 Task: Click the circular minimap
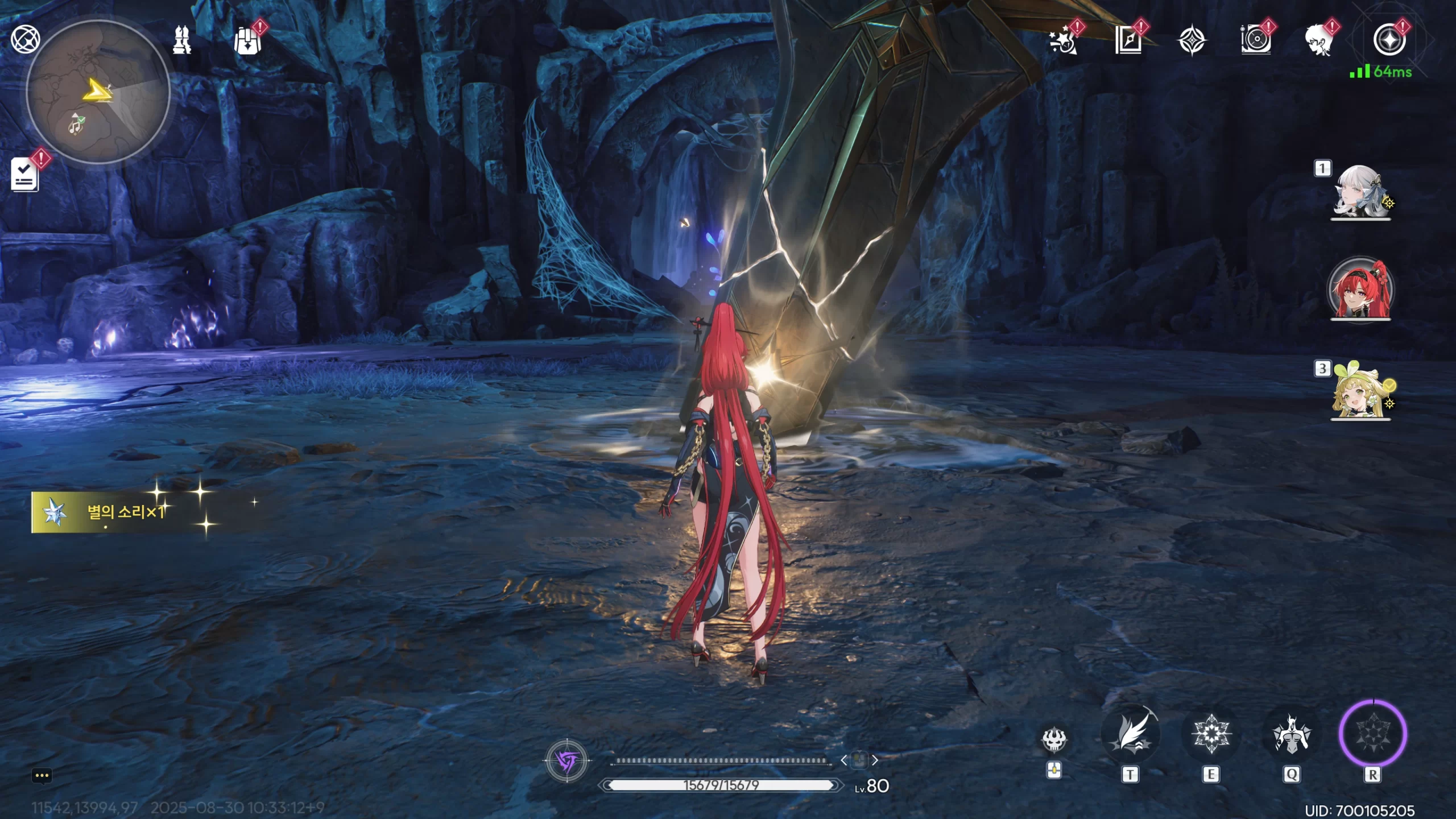(98, 92)
